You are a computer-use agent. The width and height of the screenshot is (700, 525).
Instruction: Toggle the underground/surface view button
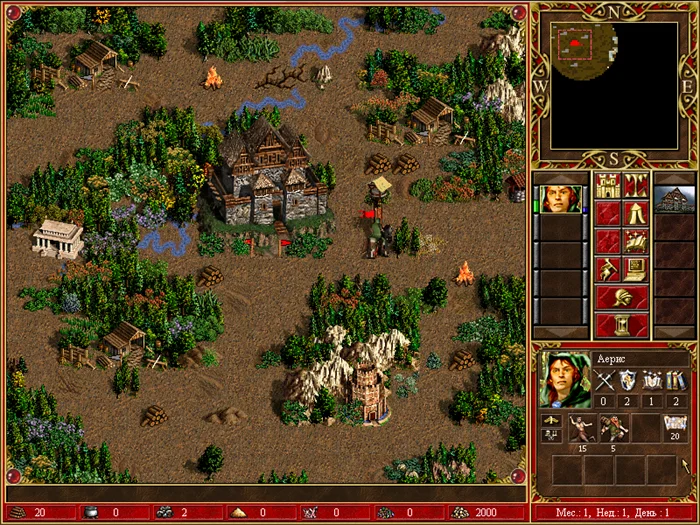(637, 185)
